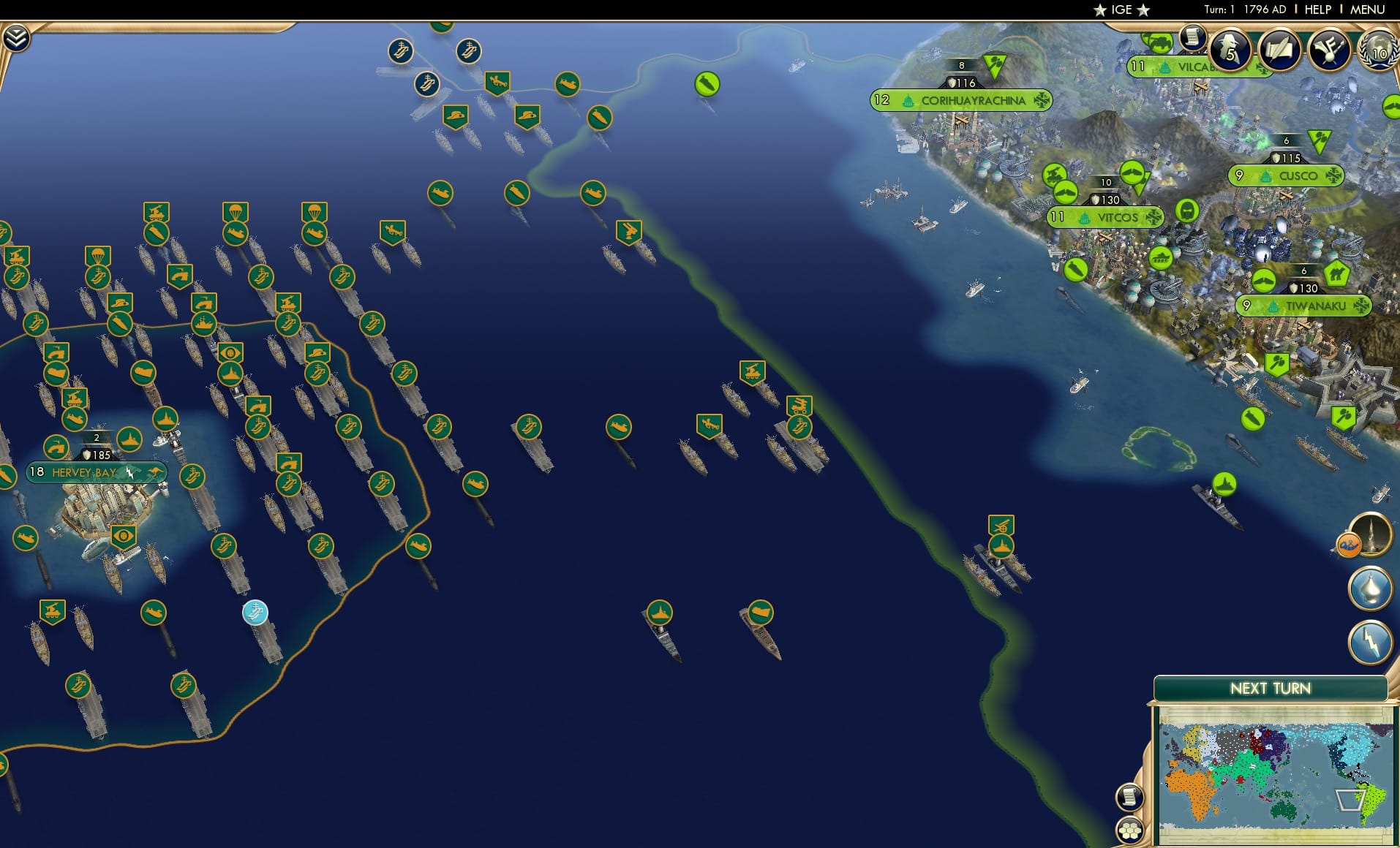Open the Diplomacy screen icon

pos(1331,50)
